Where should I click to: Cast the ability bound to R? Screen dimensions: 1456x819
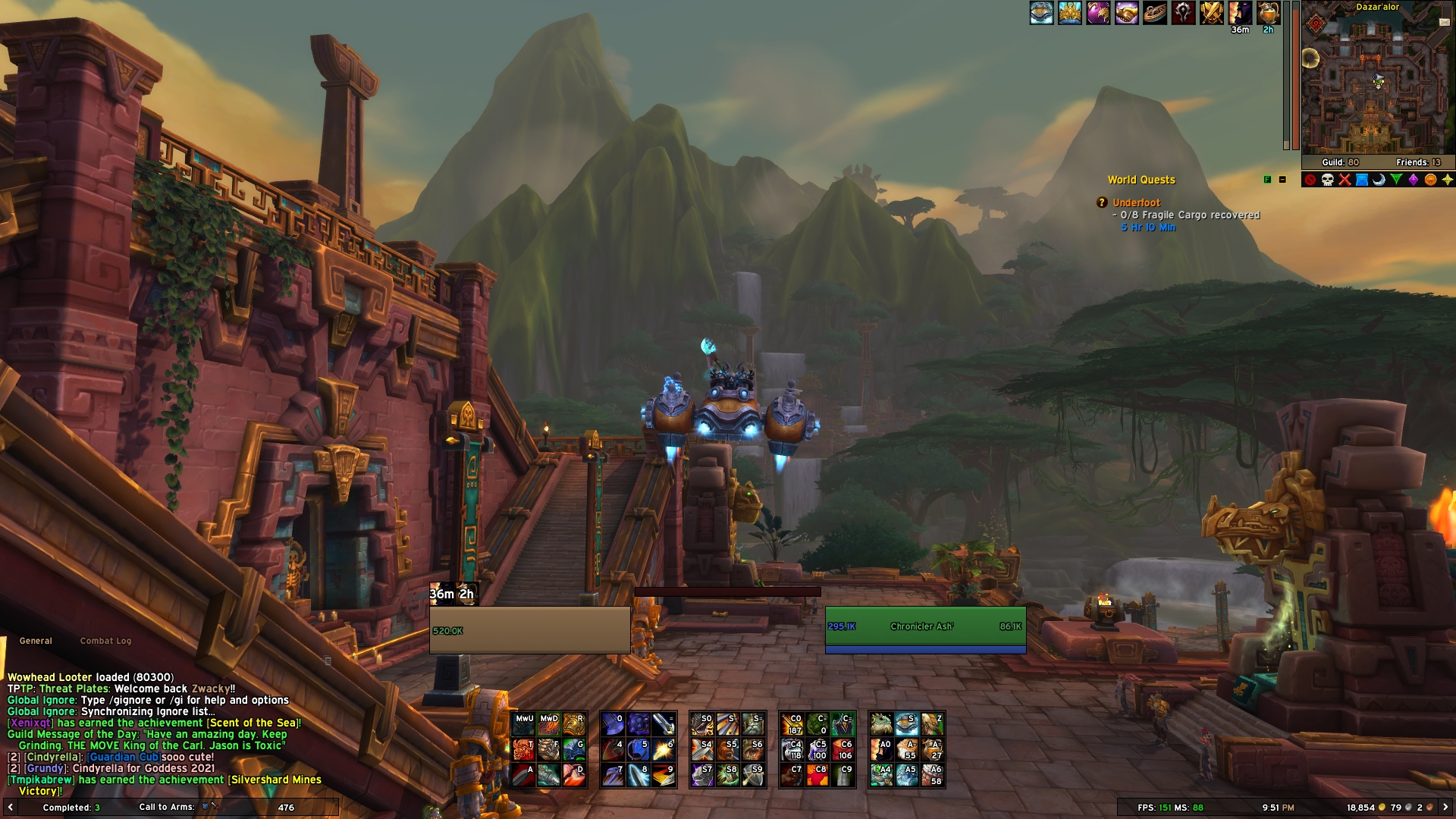[x=576, y=723]
